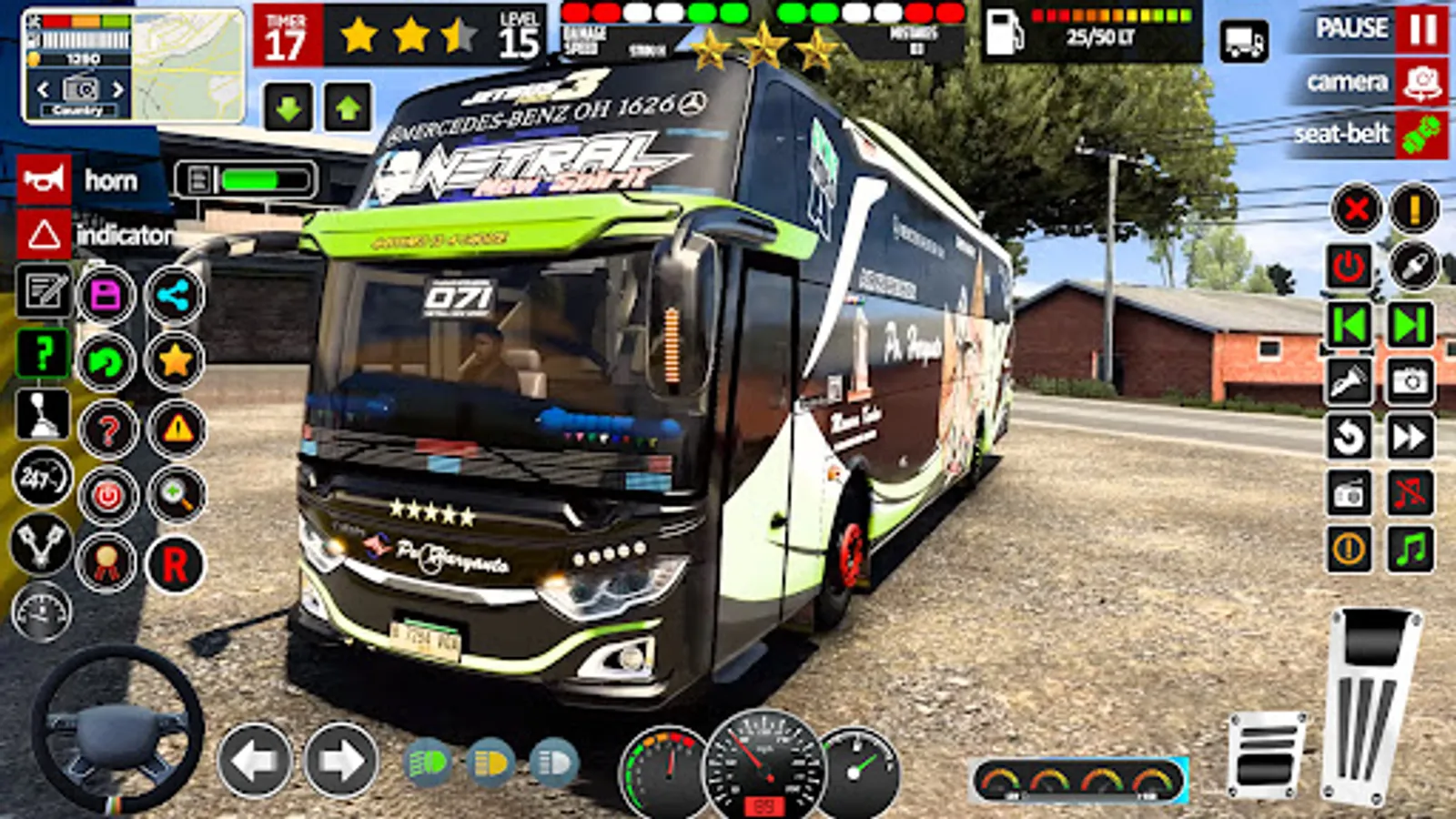Click the orange star favorite icon
This screenshot has height=819, width=1456.
pyautogui.click(x=174, y=361)
